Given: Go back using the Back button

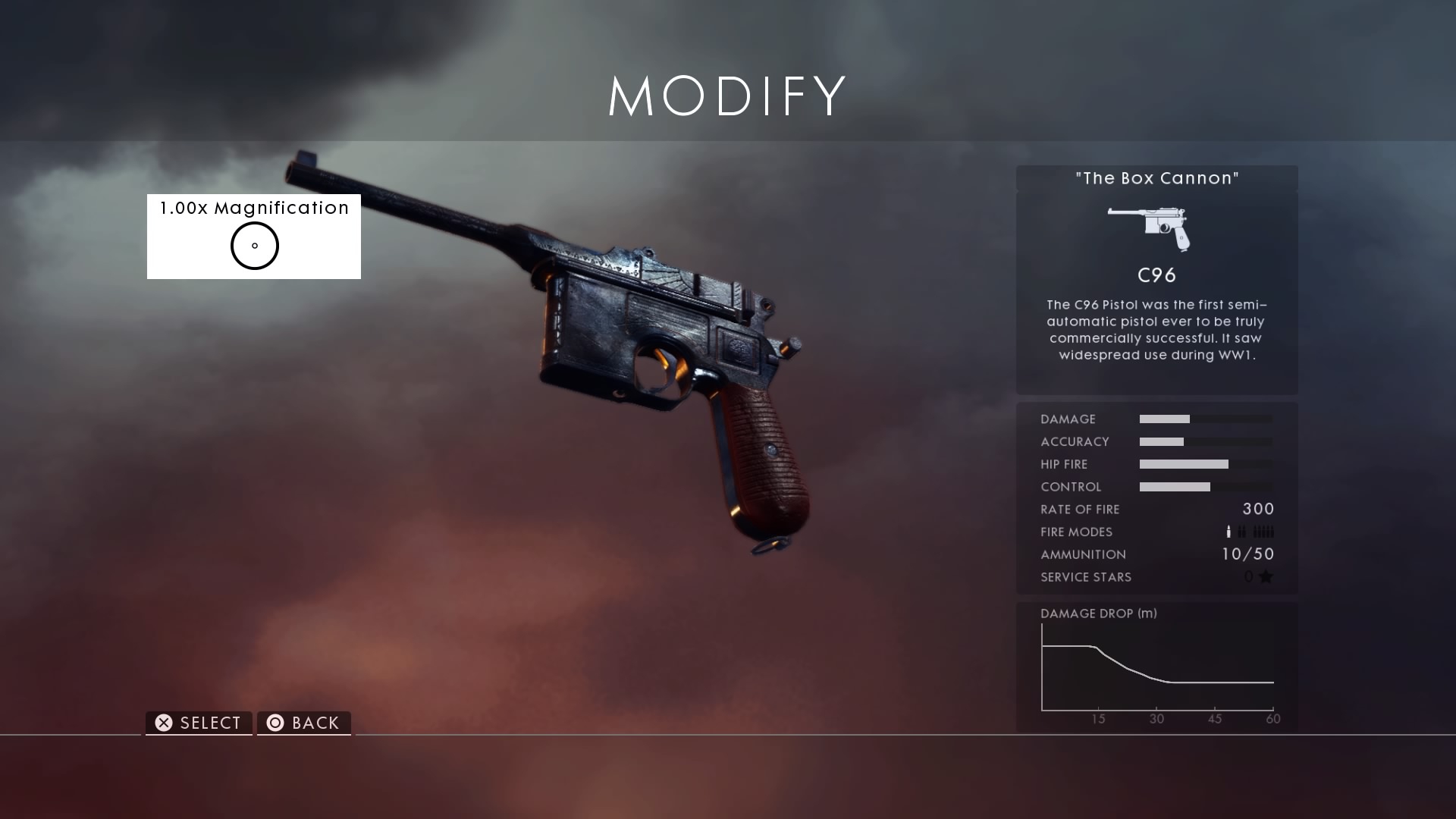Looking at the screenshot, I should pyautogui.click(x=304, y=723).
